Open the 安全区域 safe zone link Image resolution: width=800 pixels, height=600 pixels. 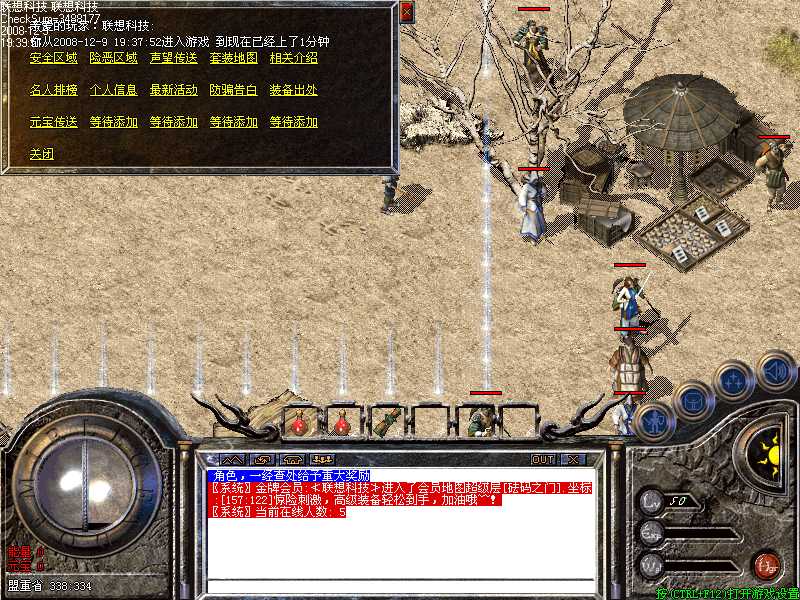[53, 58]
